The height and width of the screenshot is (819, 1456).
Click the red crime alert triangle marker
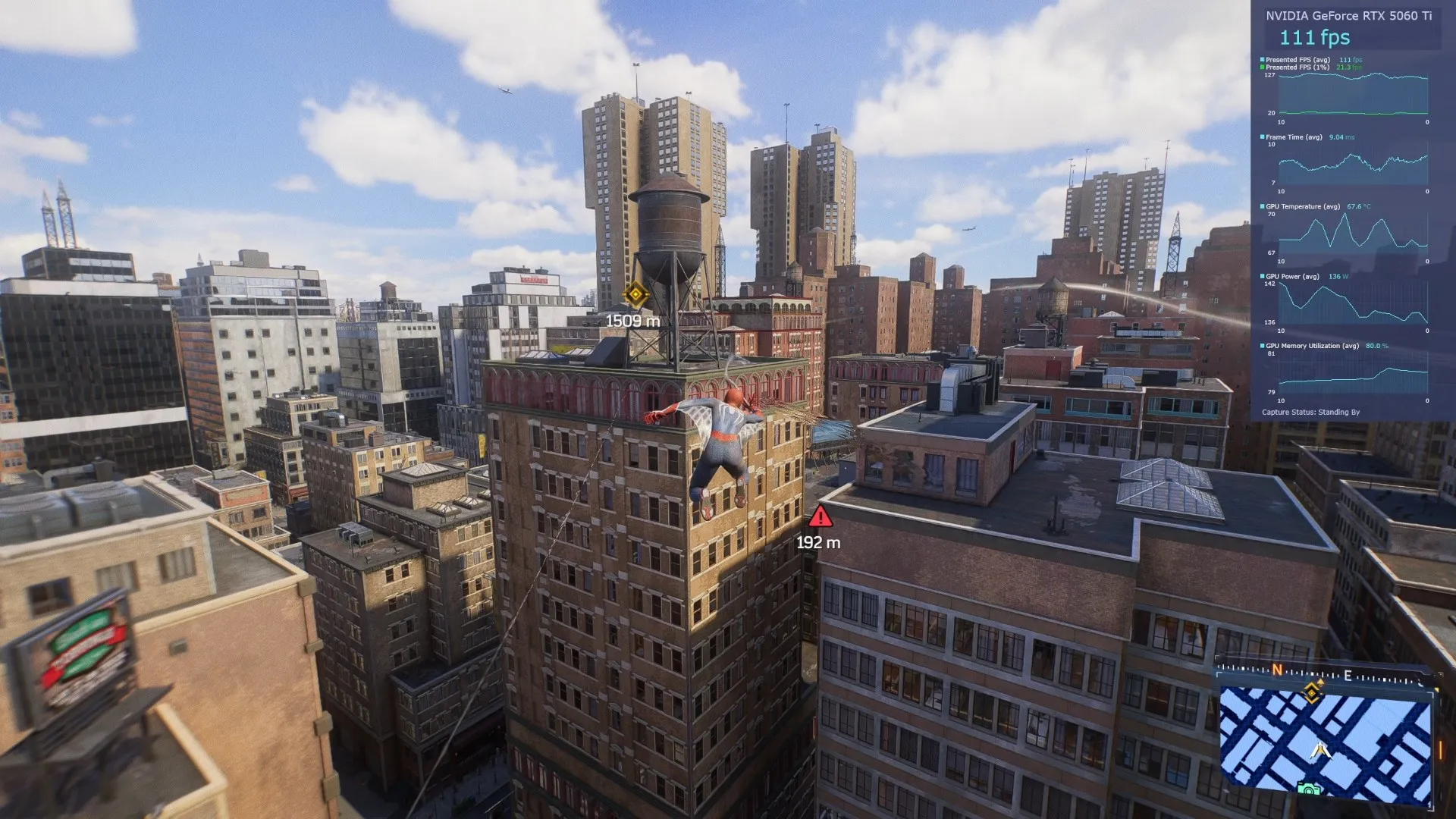pyautogui.click(x=820, y=518)
